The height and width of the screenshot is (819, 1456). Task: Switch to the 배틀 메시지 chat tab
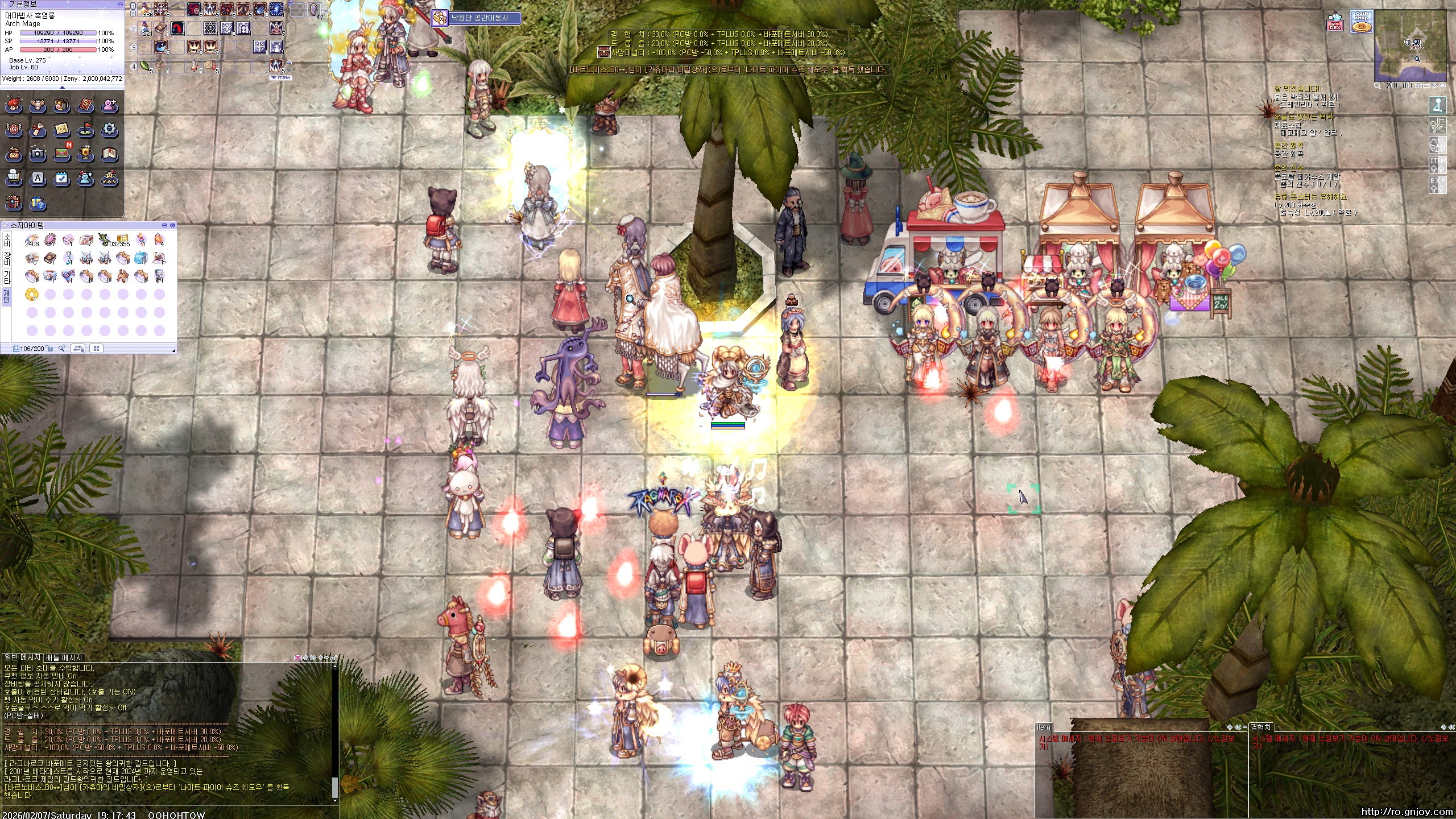(x=64, y=657)
